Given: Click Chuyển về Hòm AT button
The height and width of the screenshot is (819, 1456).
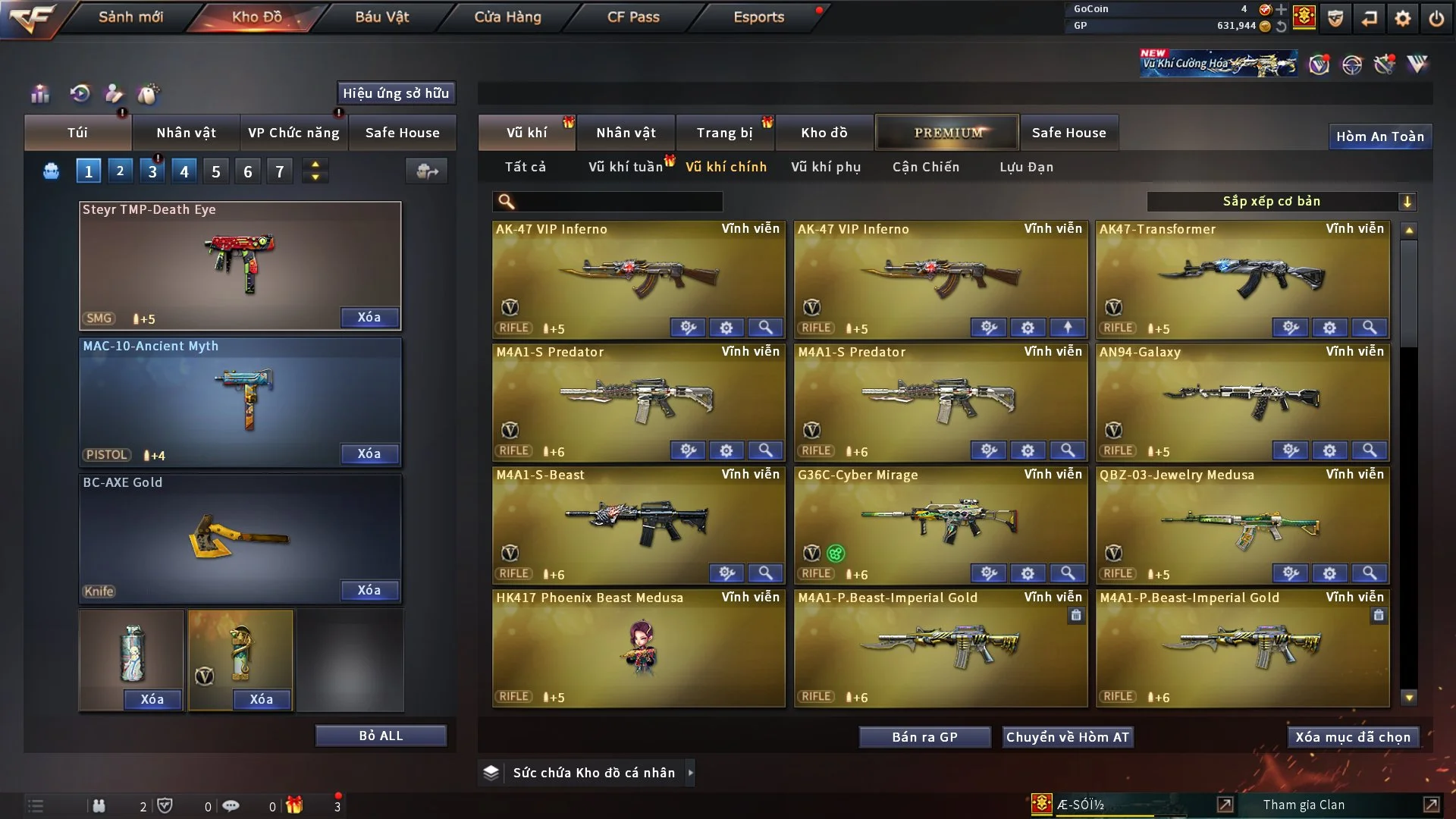Looking at the screenshot, I should click(x=1067, y=737).
